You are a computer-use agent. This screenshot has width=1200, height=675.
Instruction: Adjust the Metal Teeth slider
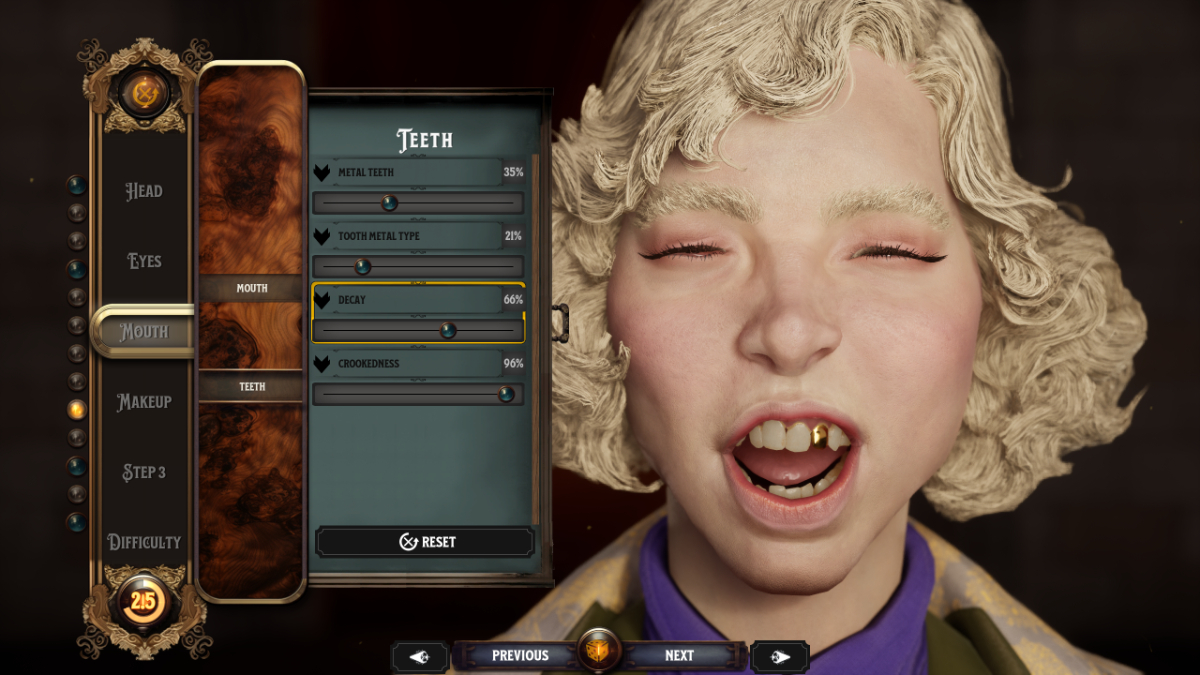click(x=390, y=204)
